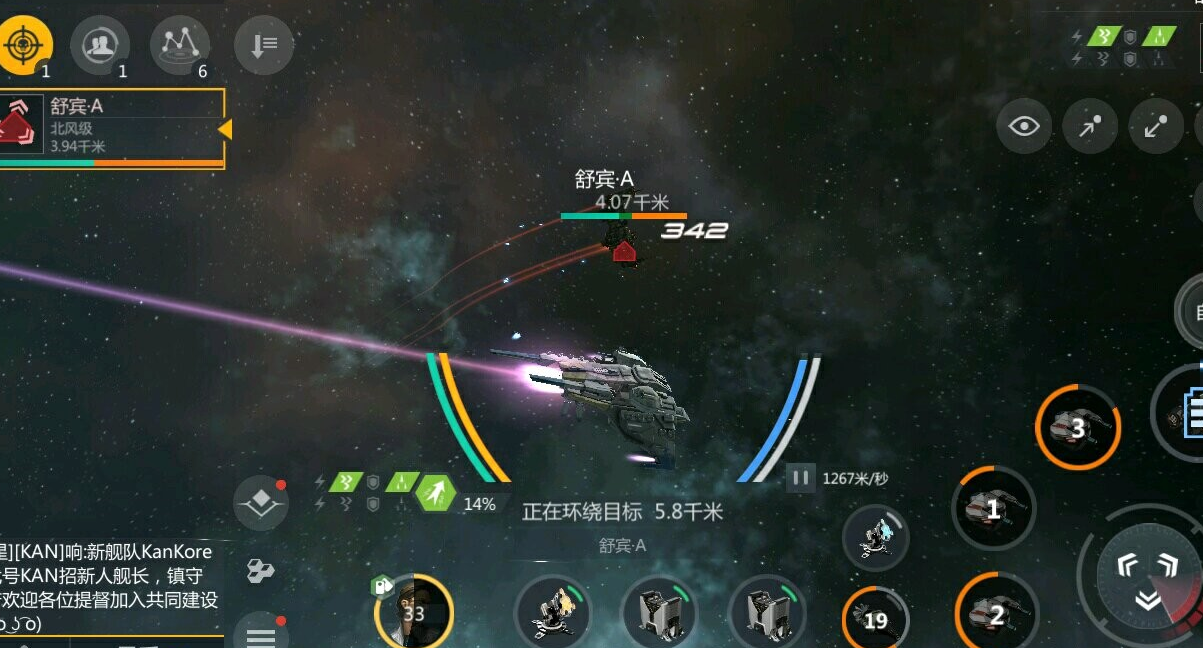The image size is (1203, 648).
Task: Open the layered-diamond icon with red dot
Action: pos(261,503)
